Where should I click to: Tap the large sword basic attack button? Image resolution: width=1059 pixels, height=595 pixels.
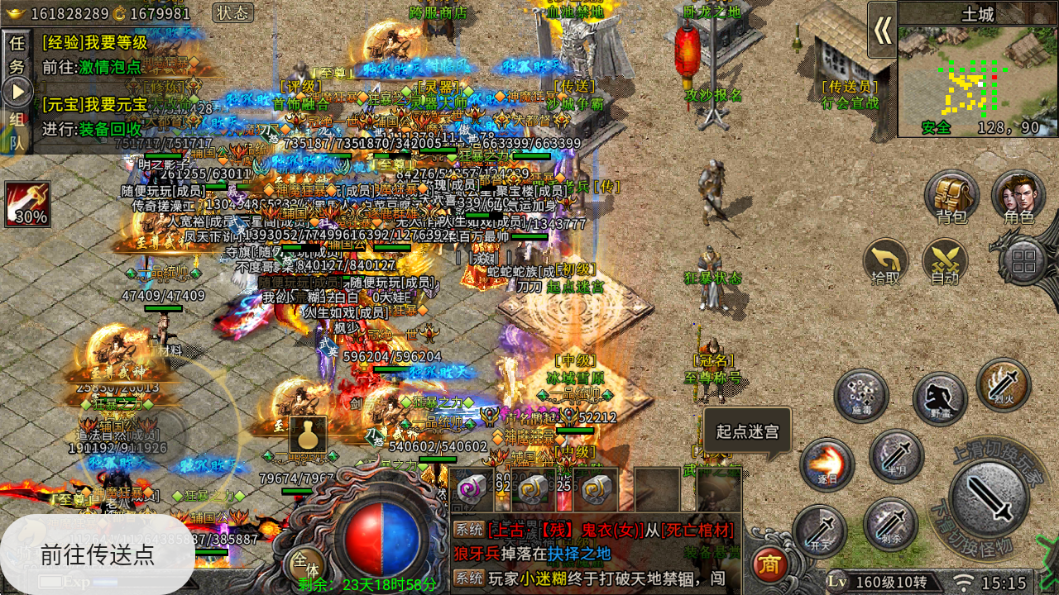pos(990,497)
